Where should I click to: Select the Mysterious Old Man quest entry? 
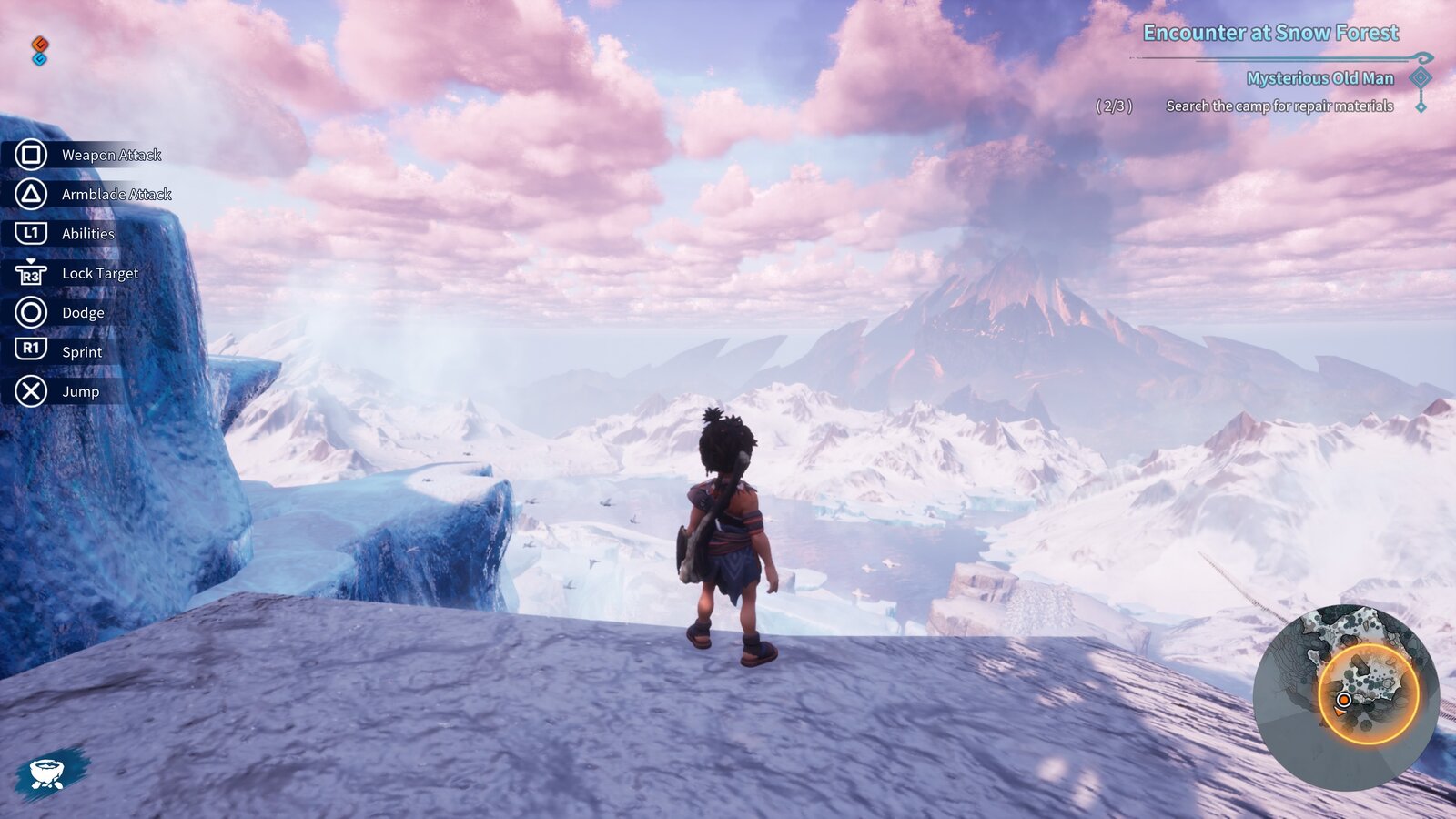(x=1319, y=78)
